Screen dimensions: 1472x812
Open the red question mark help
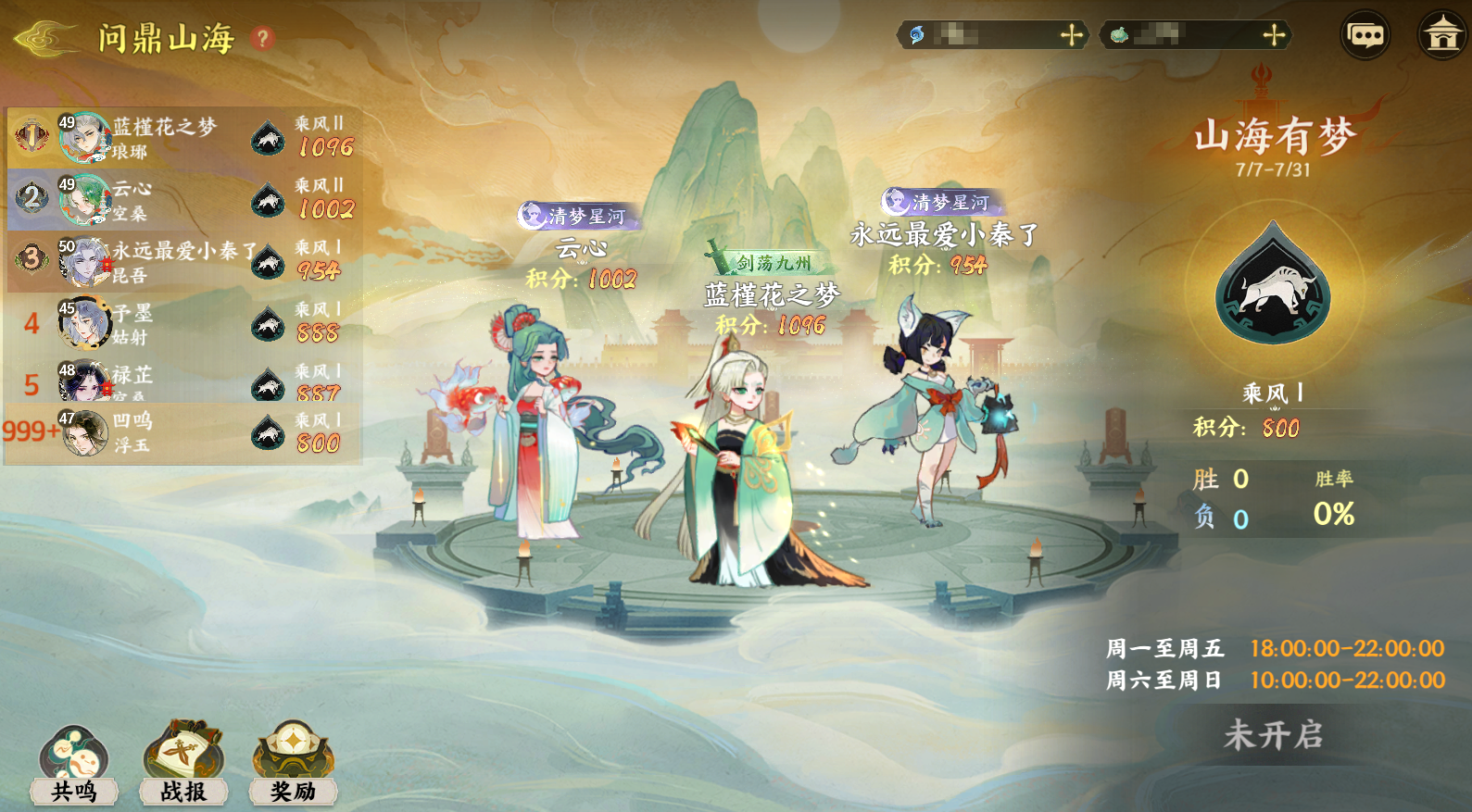point(263,39)
